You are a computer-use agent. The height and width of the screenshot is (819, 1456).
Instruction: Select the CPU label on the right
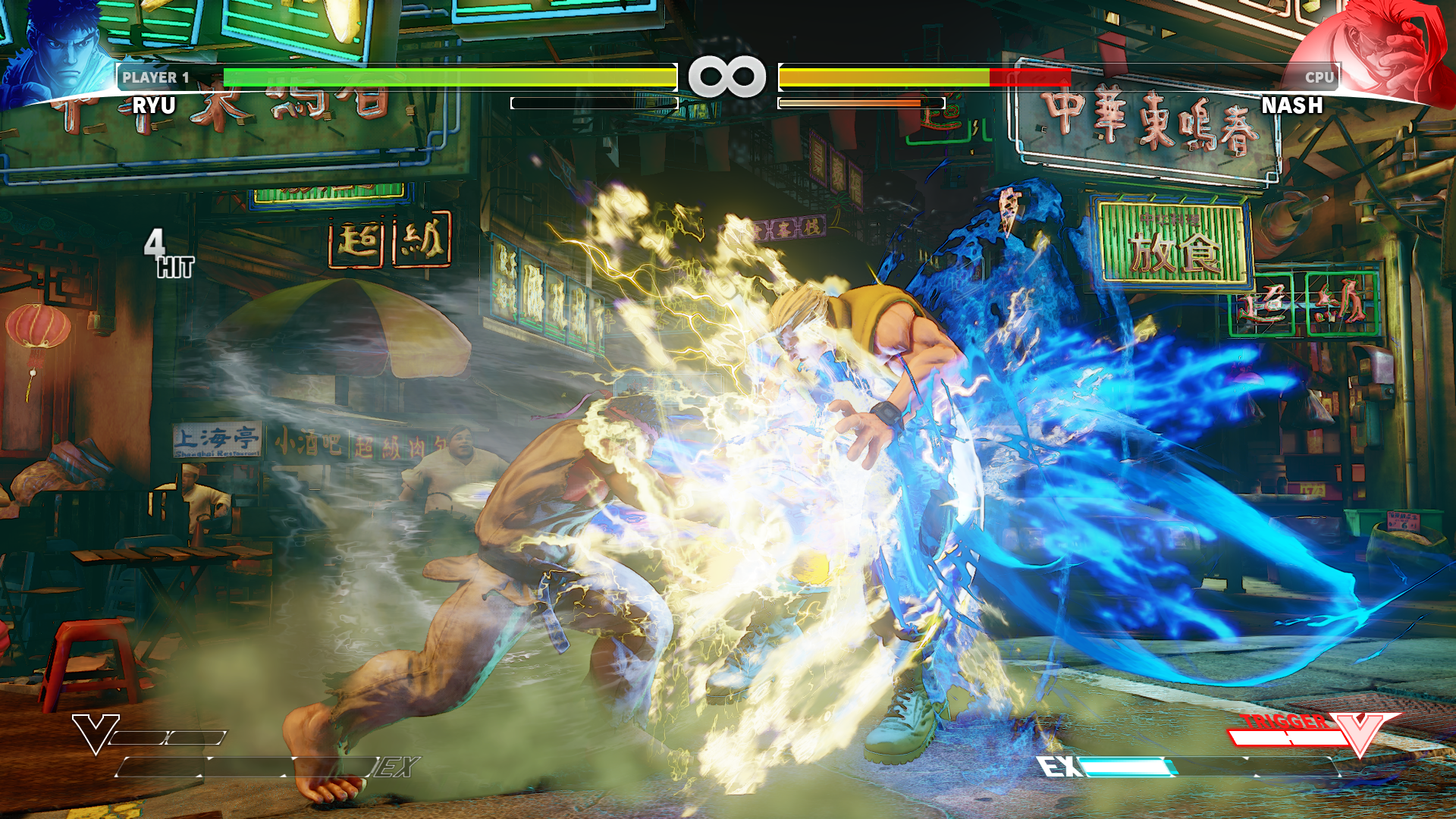[x=1319, y=76]
